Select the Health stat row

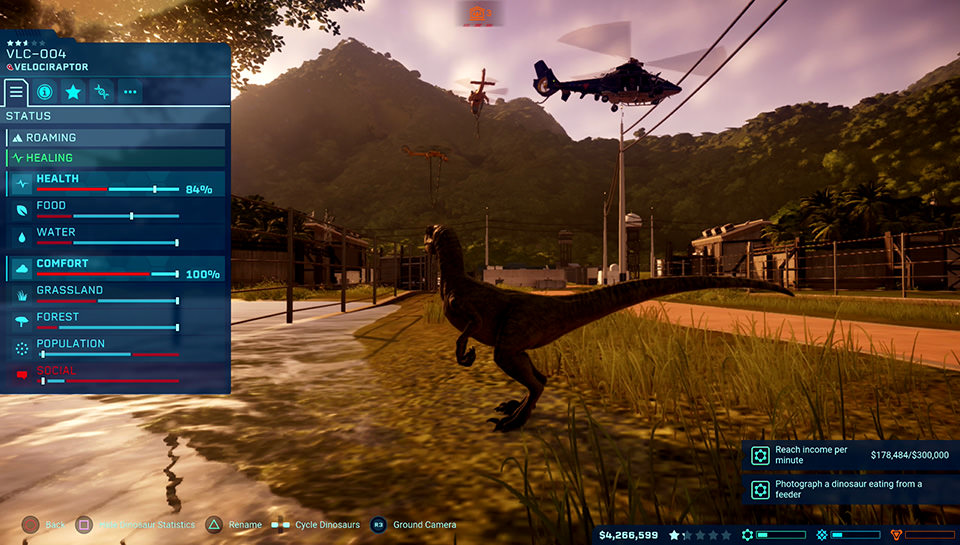(x=115, y=183)
